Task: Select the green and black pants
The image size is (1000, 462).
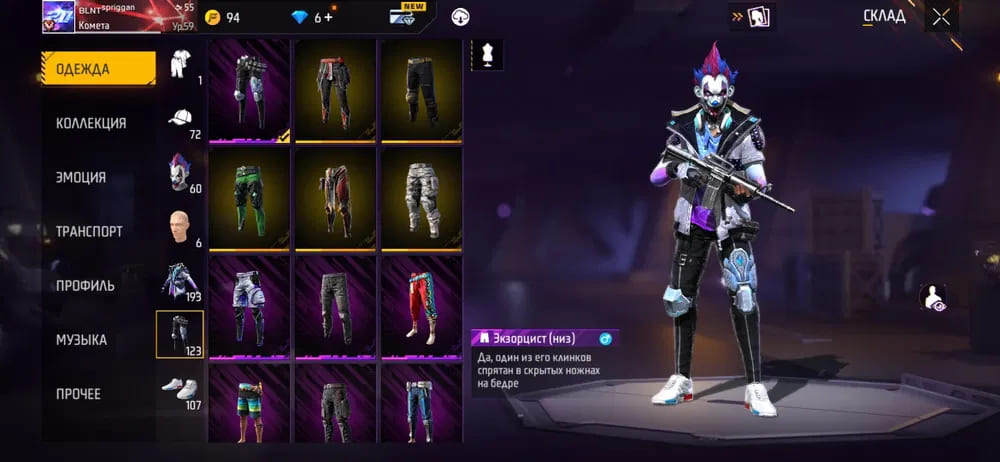Action: tap(249, 198)
